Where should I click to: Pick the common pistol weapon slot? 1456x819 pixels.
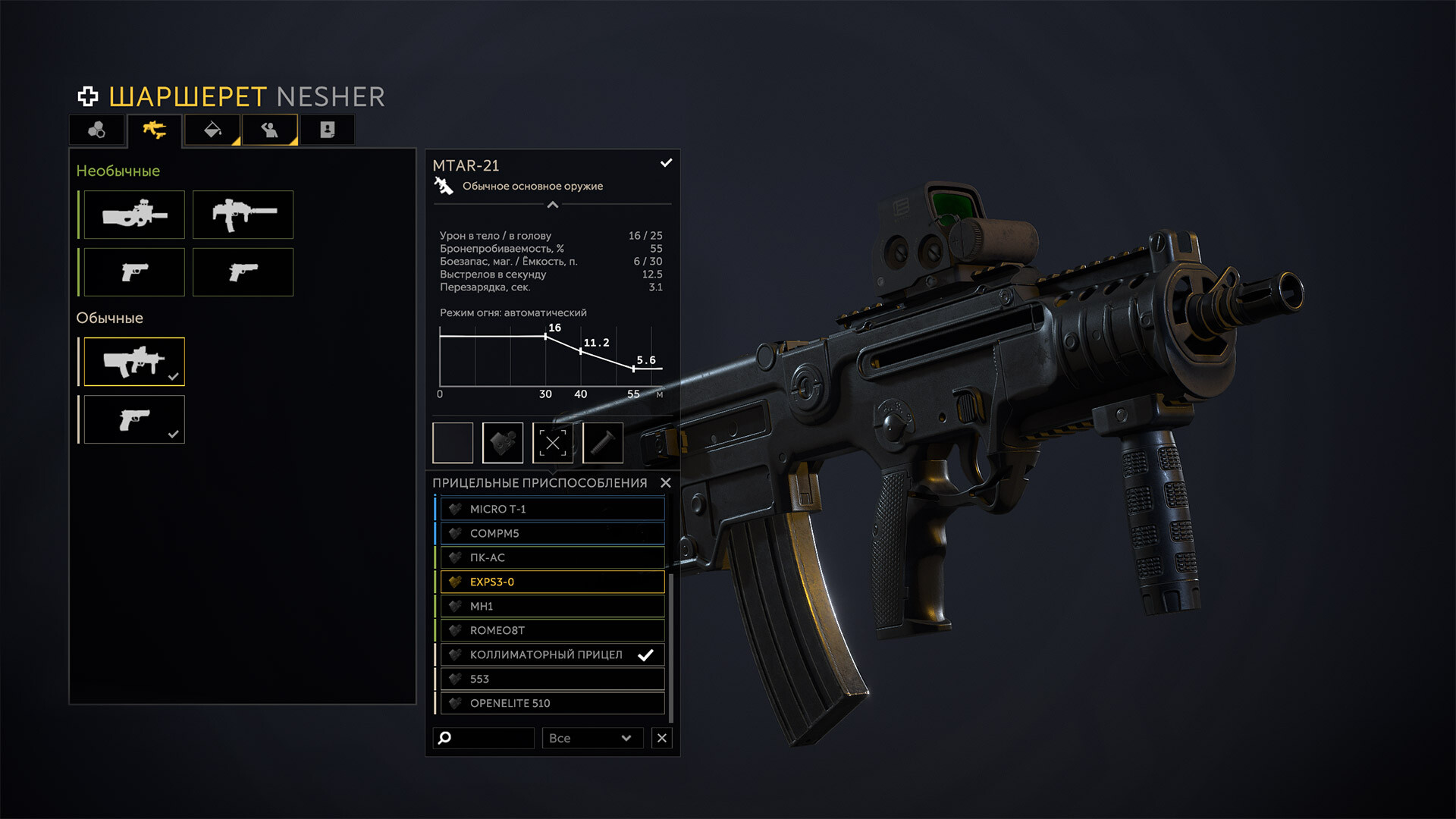coord(134,419)
